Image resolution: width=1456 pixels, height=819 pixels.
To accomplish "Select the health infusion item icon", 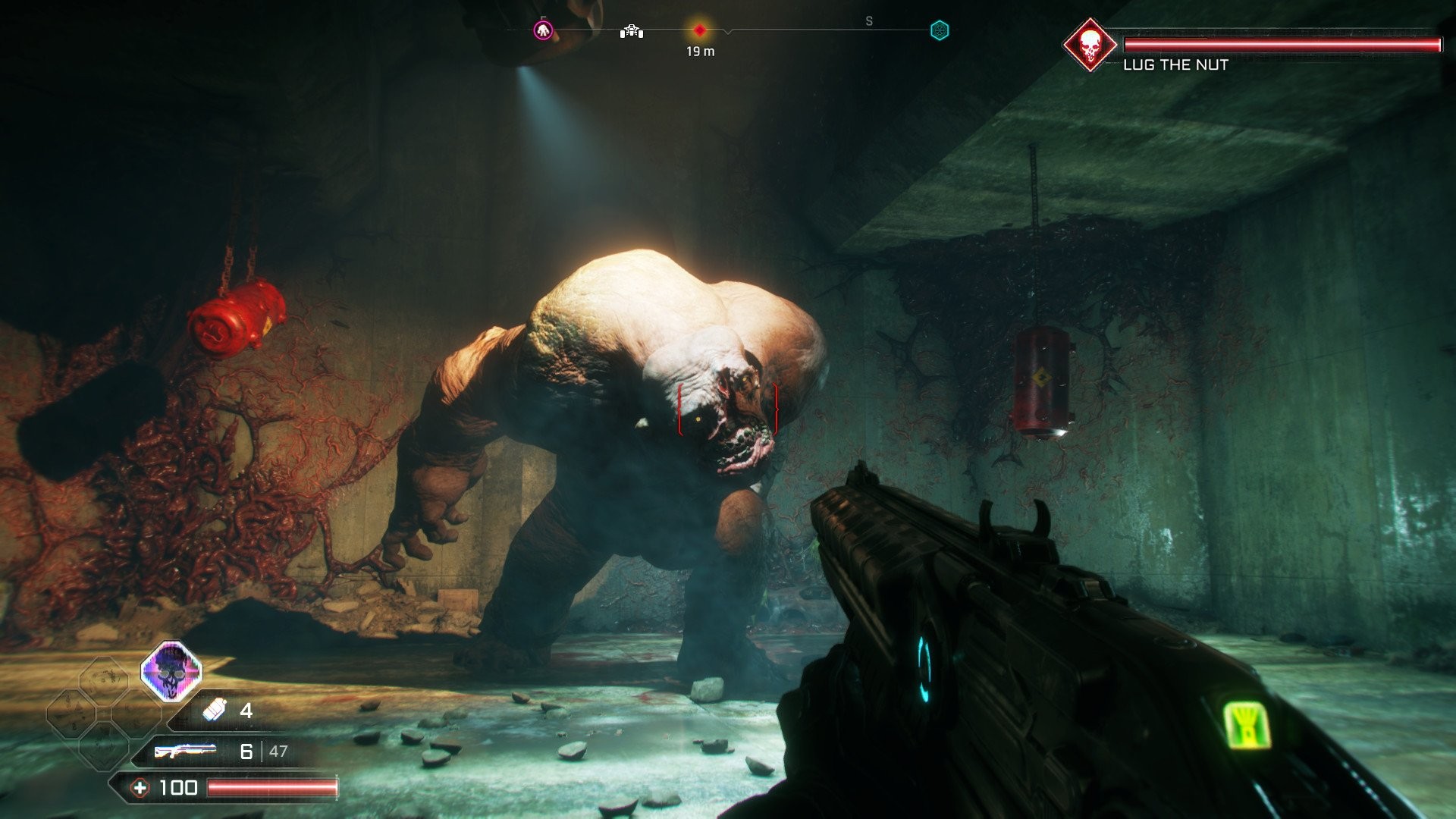I will [x=215, y=710].
